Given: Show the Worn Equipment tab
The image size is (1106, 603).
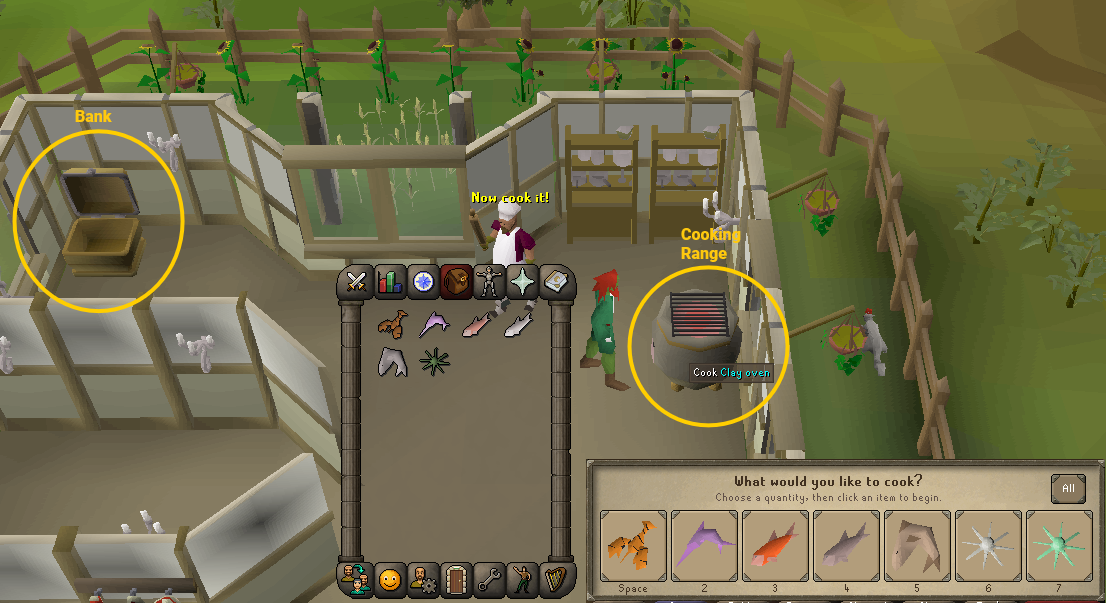Looking at the screenshot, I should 489,283.
